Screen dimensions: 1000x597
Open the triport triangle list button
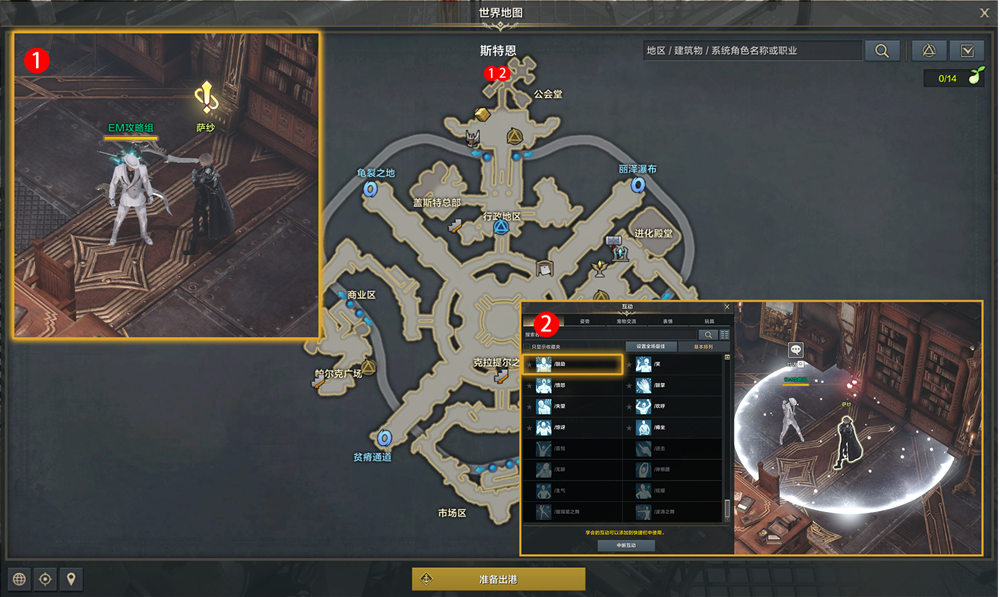click(928, 50)
